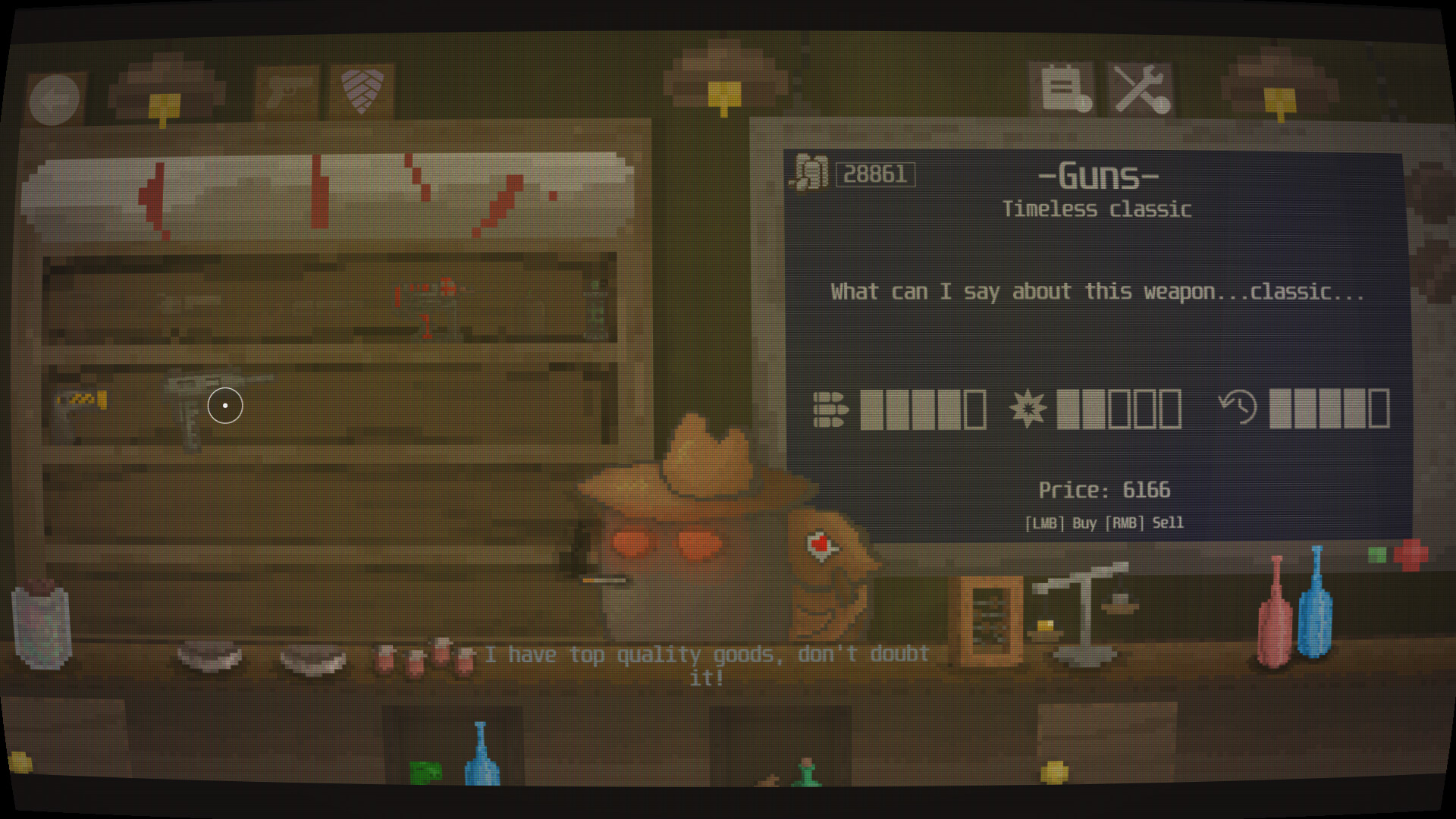Click the damage star stat icon
The height and width of the screenshot is (819, 1456).
point(1029,409)
